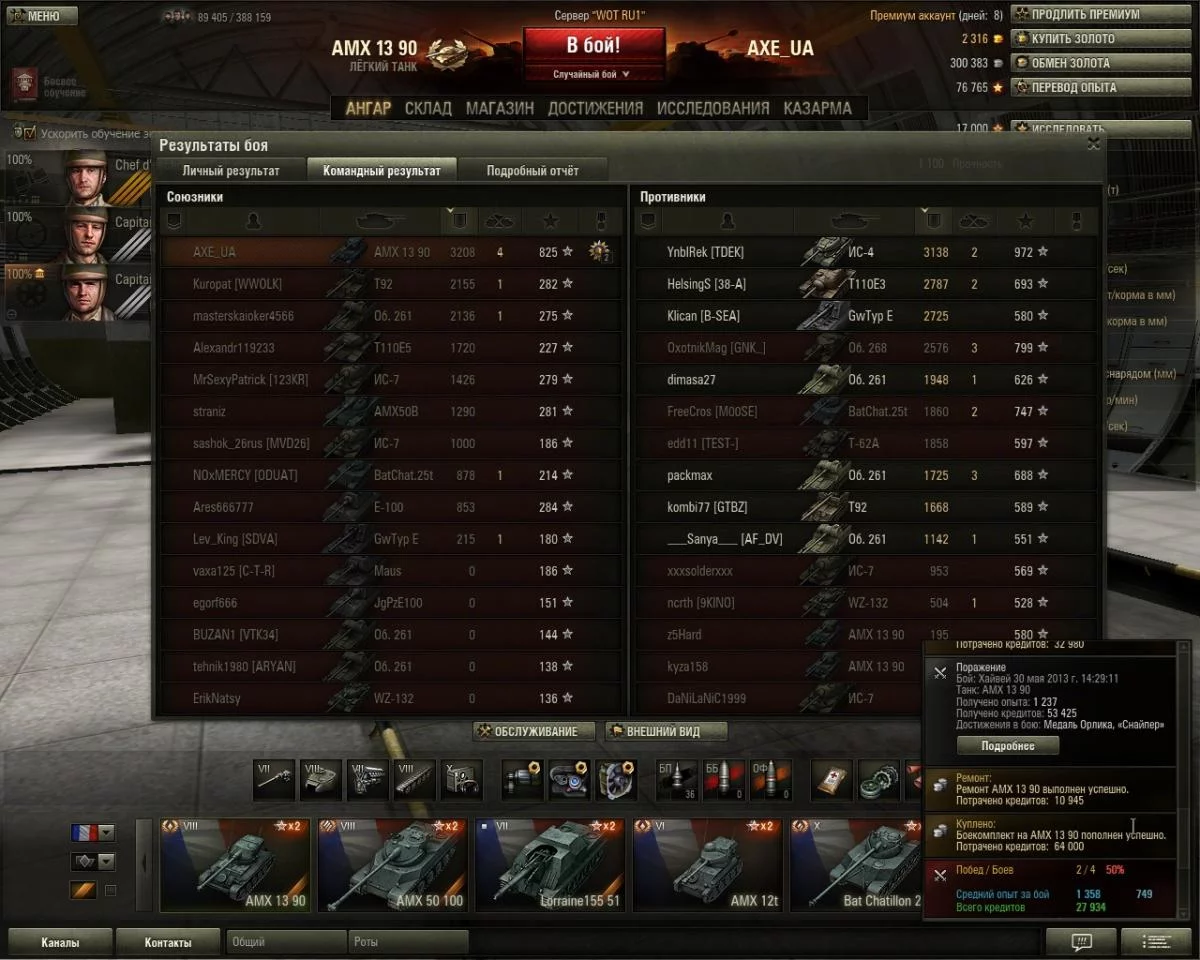The height and width of the screenshot is (960, 1200).
Task: Open the Внешний вид customization
Action: pyautogui.click(x=665, y=731)
